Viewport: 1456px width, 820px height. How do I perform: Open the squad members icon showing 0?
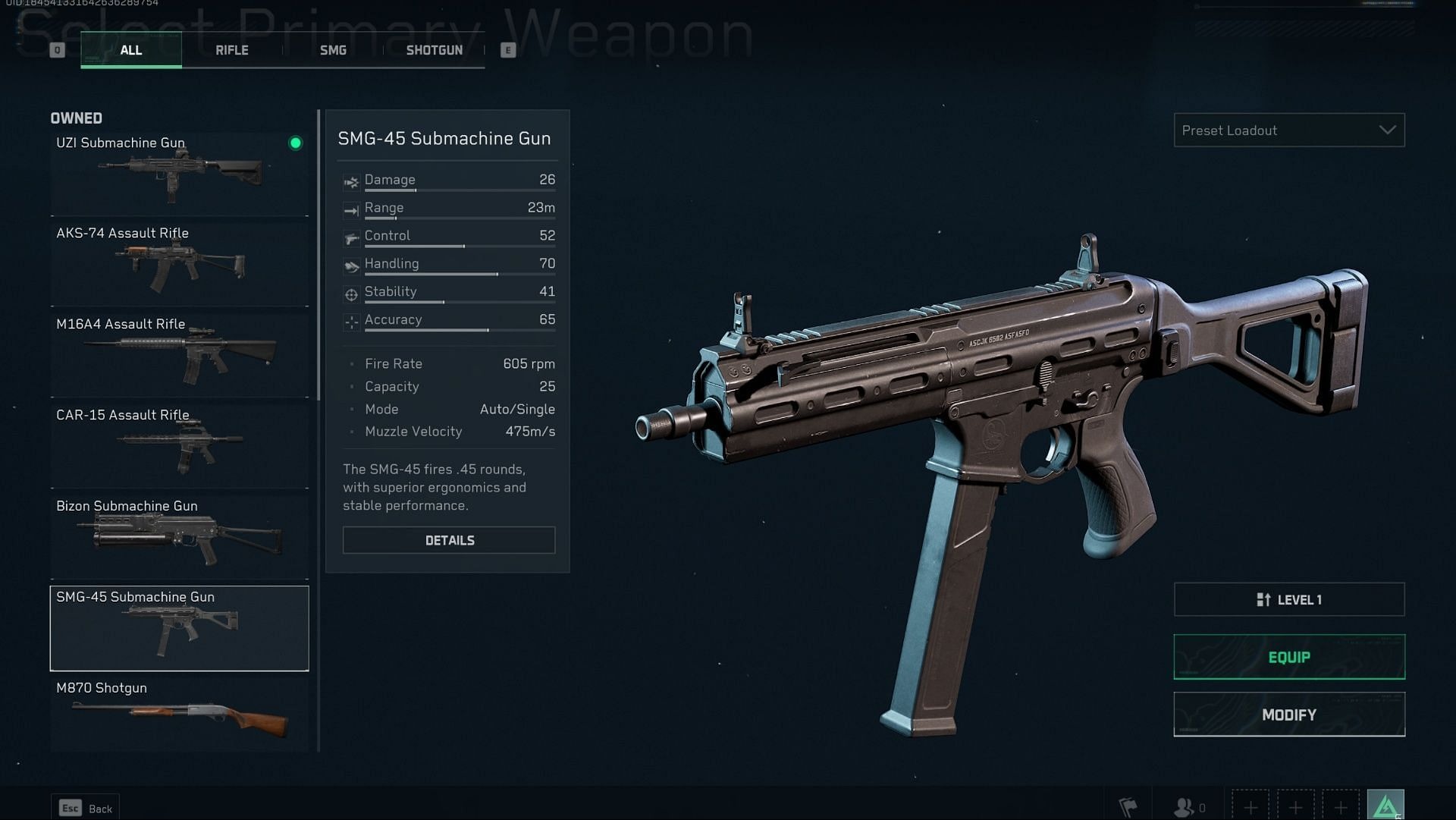pos(1183,806)
